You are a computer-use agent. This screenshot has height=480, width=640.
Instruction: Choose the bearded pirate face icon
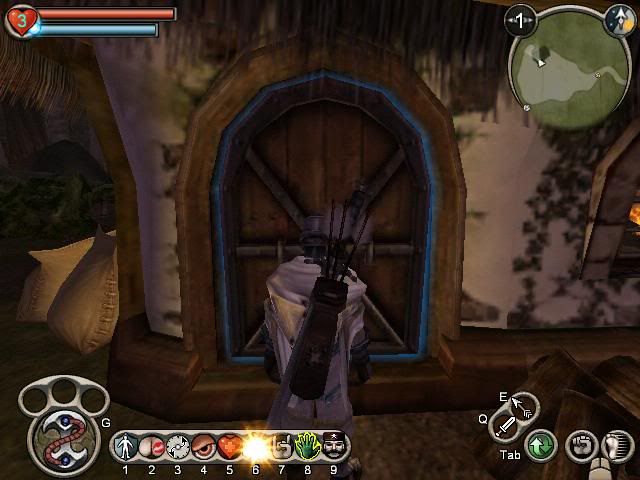(333, 445)
